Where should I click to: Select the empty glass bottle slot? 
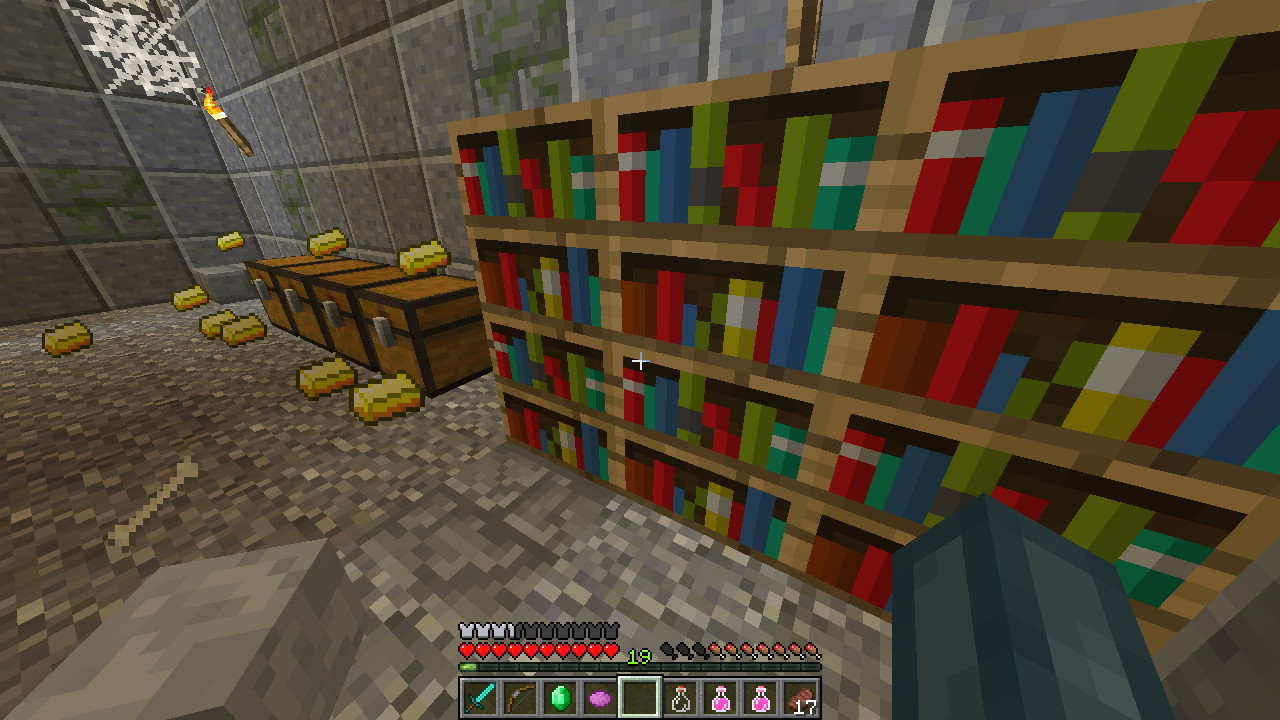click(x=680, y=698)
